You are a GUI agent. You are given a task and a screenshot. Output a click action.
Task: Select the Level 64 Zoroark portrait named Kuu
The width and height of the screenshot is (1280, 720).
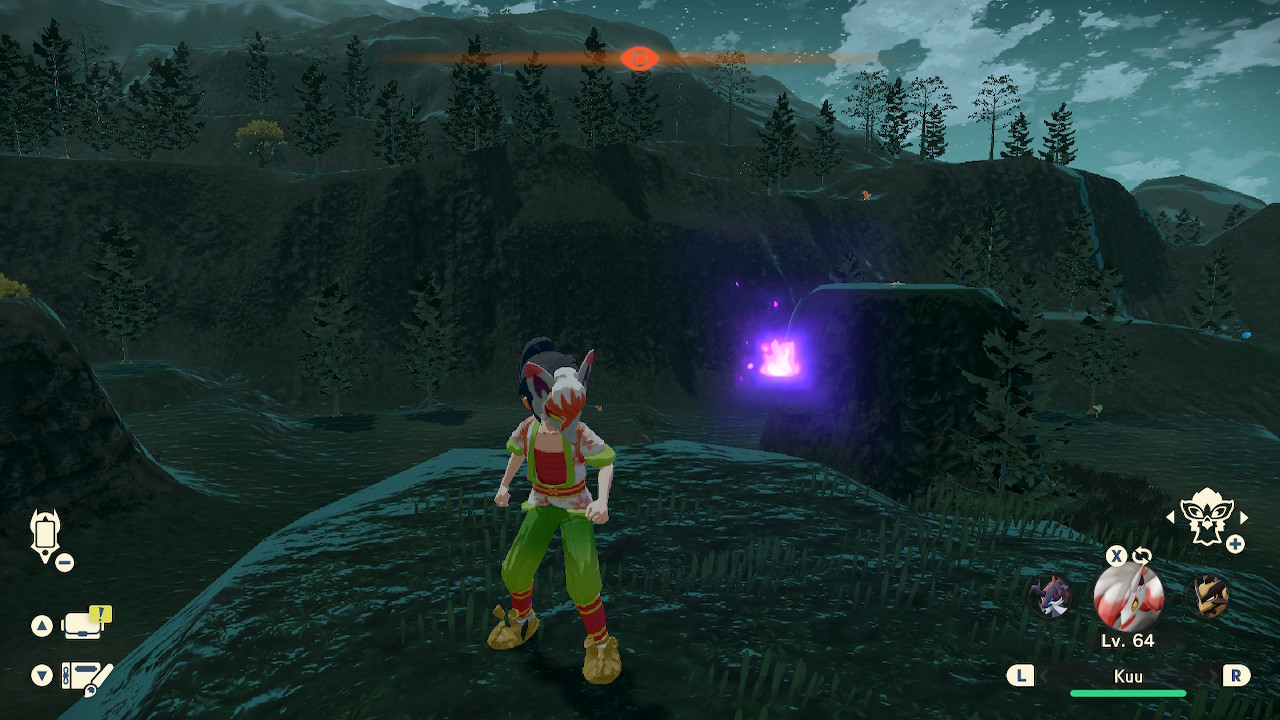[x=1128, y=598]
